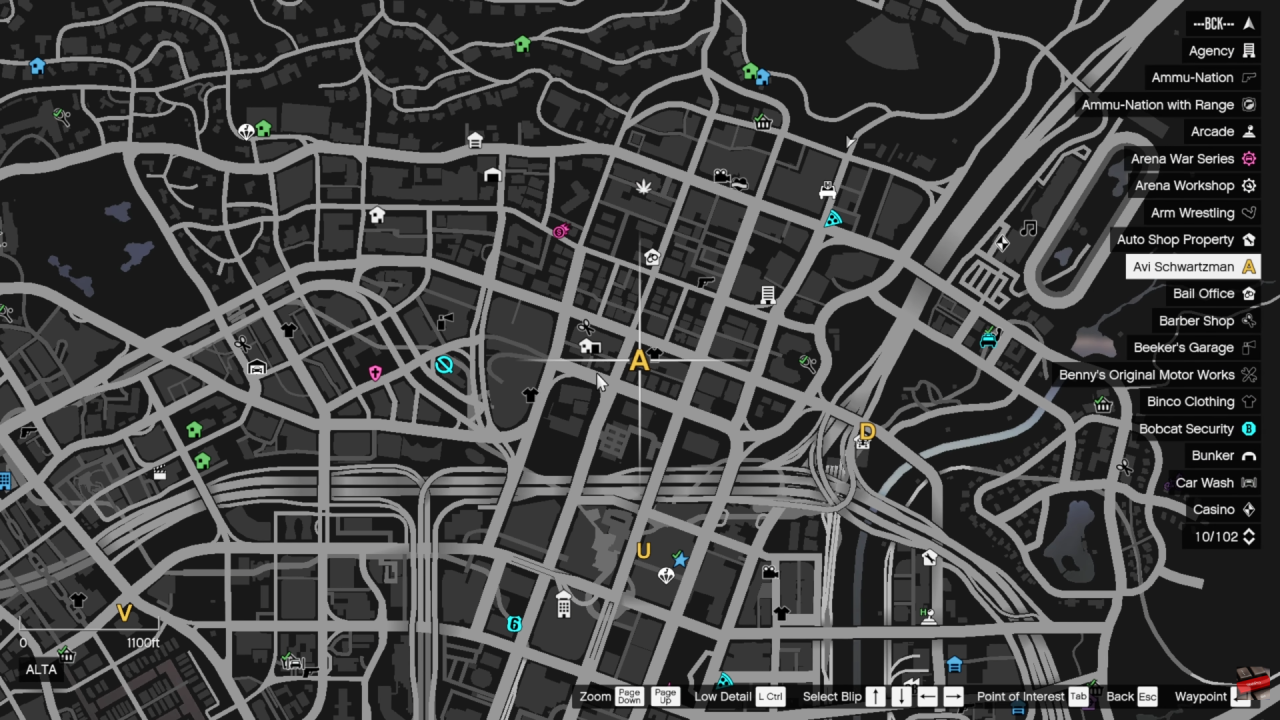Select the weed leaf blip on the map
Viewport: 1280px width, 720px height.
(x=644, y=186)
